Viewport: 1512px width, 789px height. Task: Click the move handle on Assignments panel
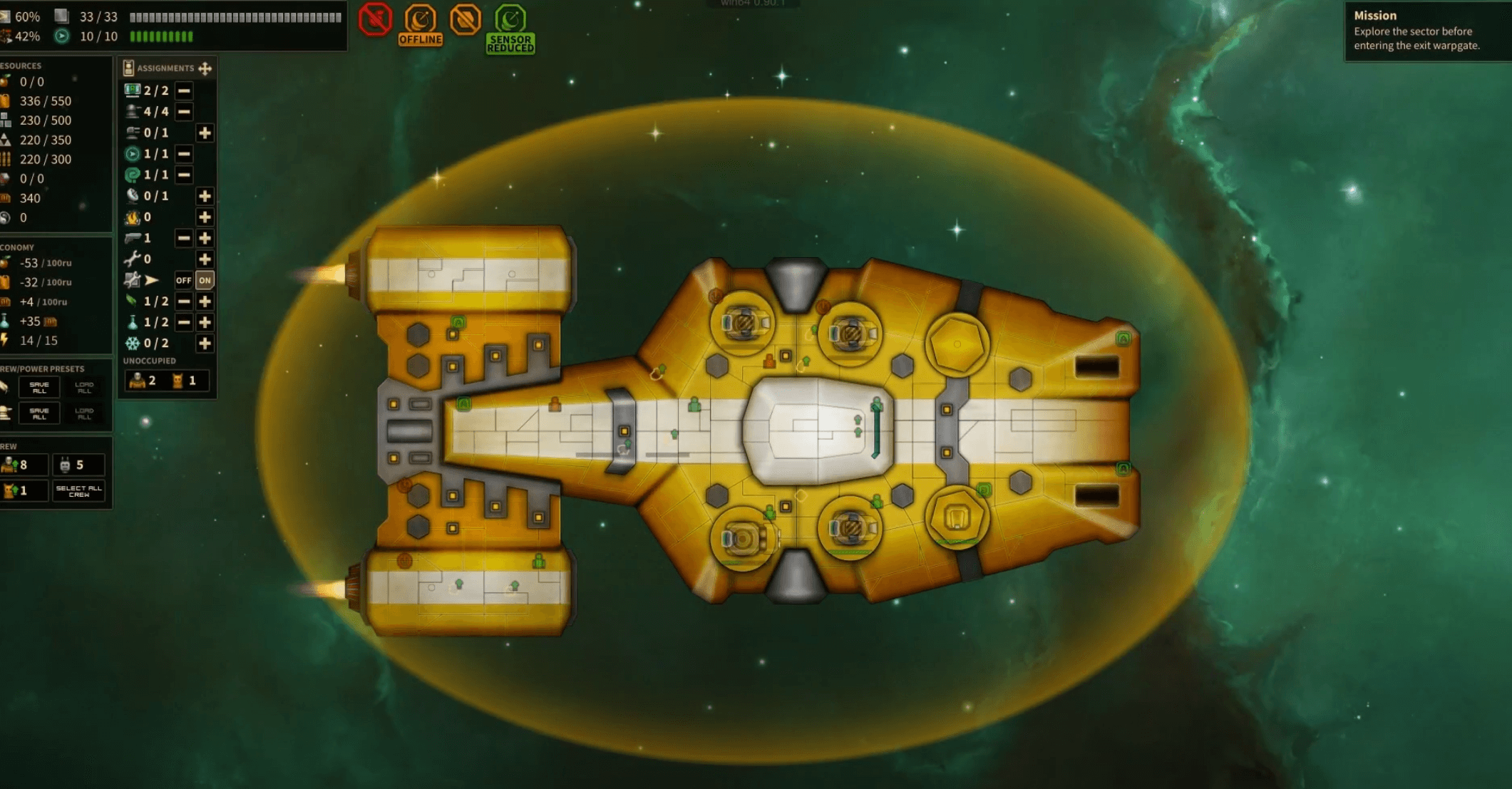tap(205, 68)
